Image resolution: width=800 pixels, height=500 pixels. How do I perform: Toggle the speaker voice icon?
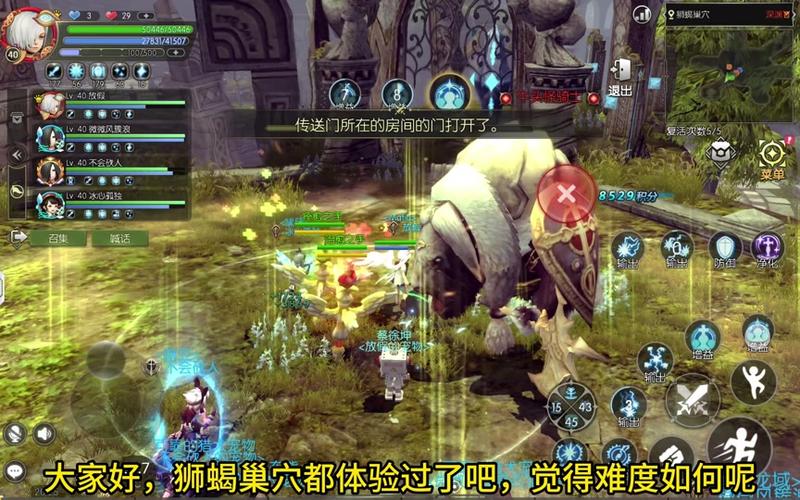point(44,433)
